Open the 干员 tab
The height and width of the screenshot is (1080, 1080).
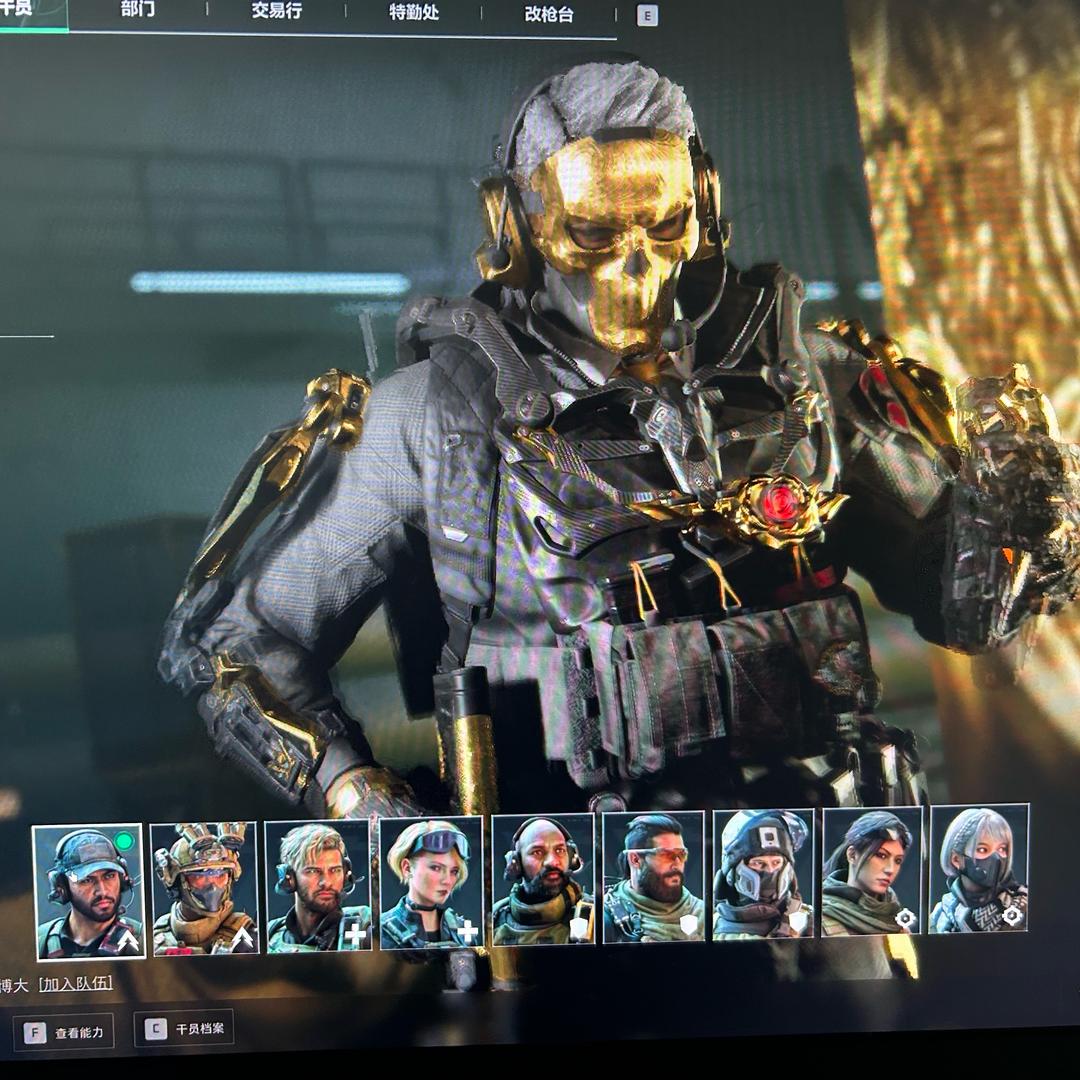20,10
